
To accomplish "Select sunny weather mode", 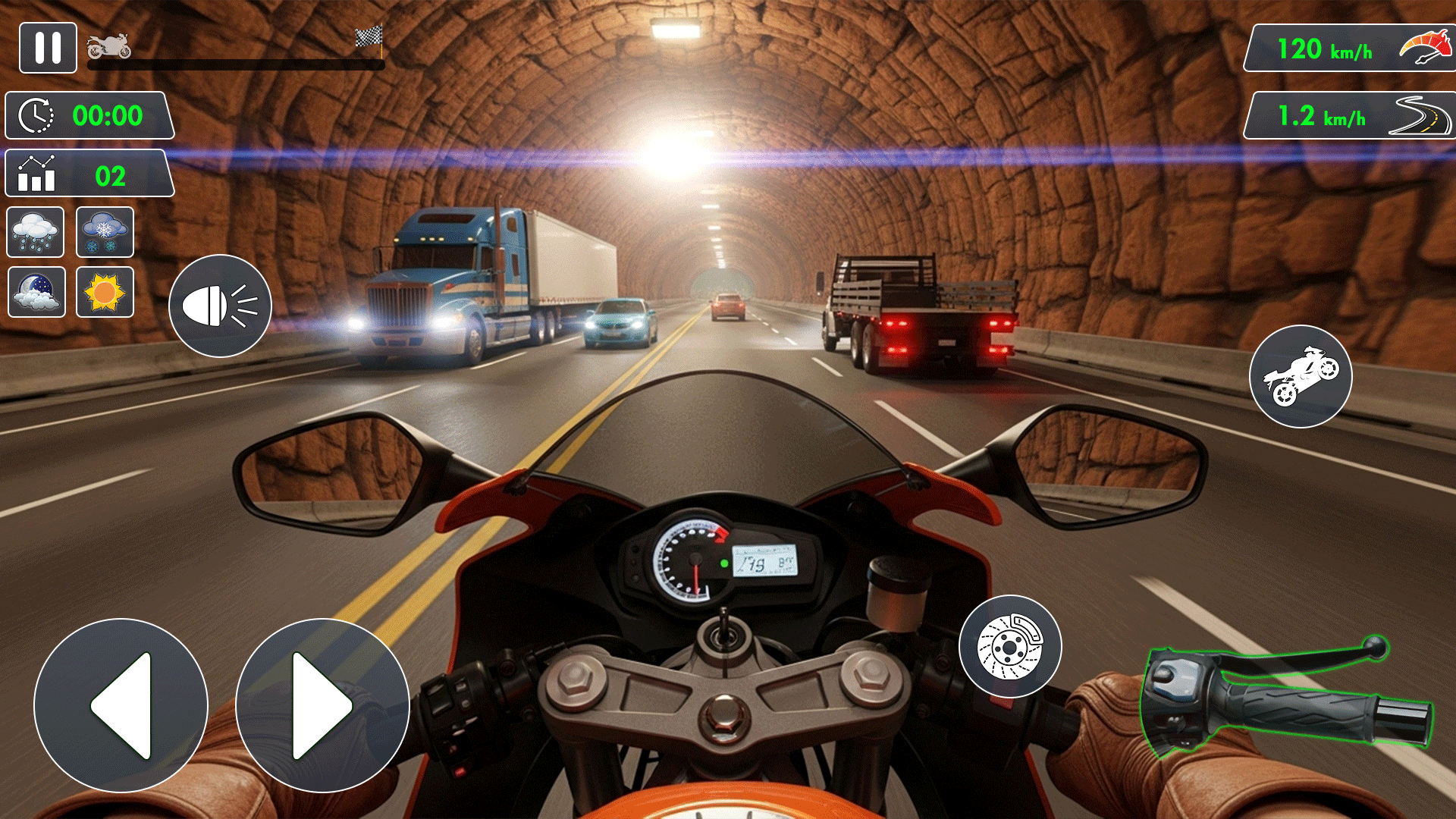I will (105, 293).
